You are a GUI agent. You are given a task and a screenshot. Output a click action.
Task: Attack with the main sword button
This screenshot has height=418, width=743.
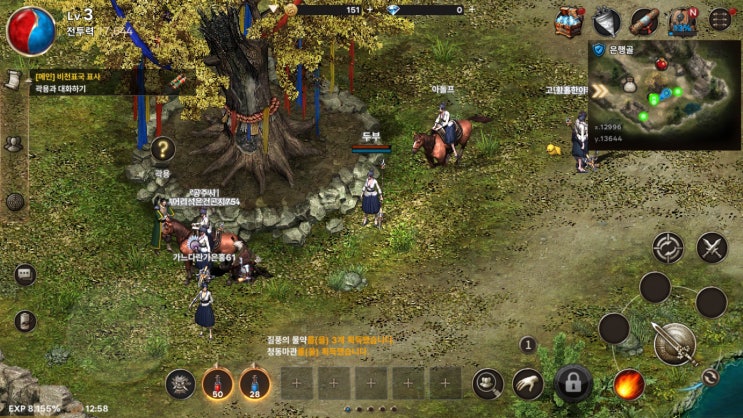674,343
